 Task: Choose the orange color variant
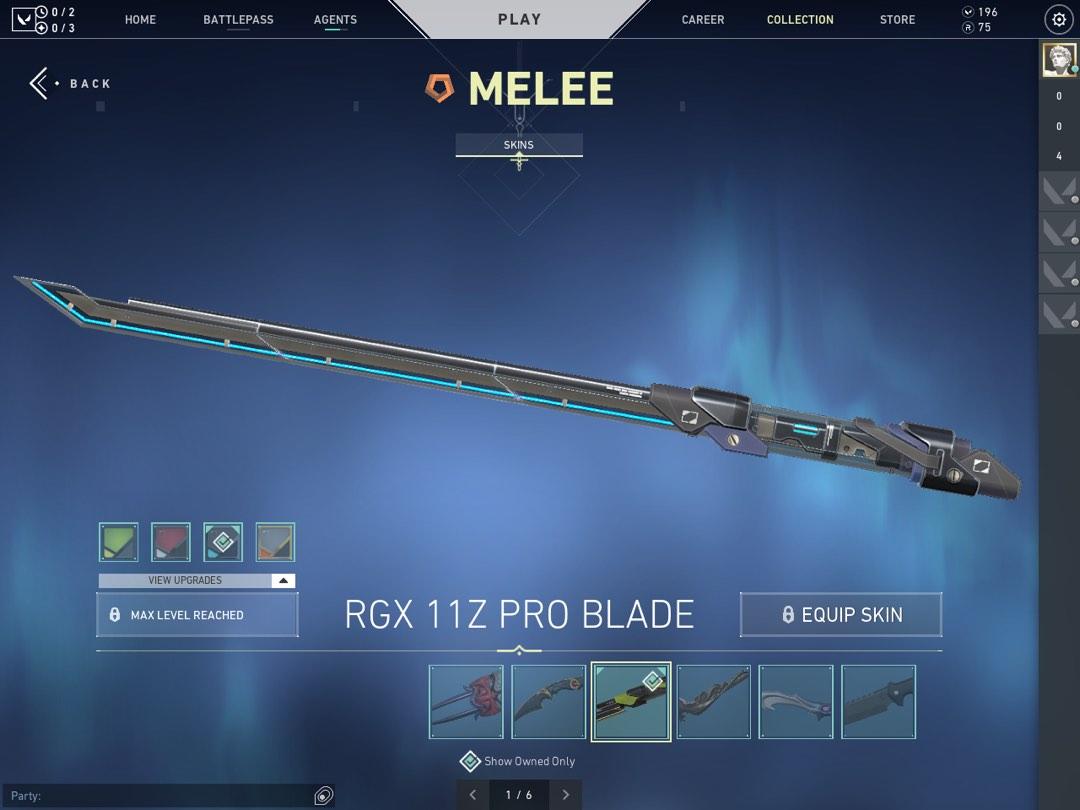tap(275, 542)
